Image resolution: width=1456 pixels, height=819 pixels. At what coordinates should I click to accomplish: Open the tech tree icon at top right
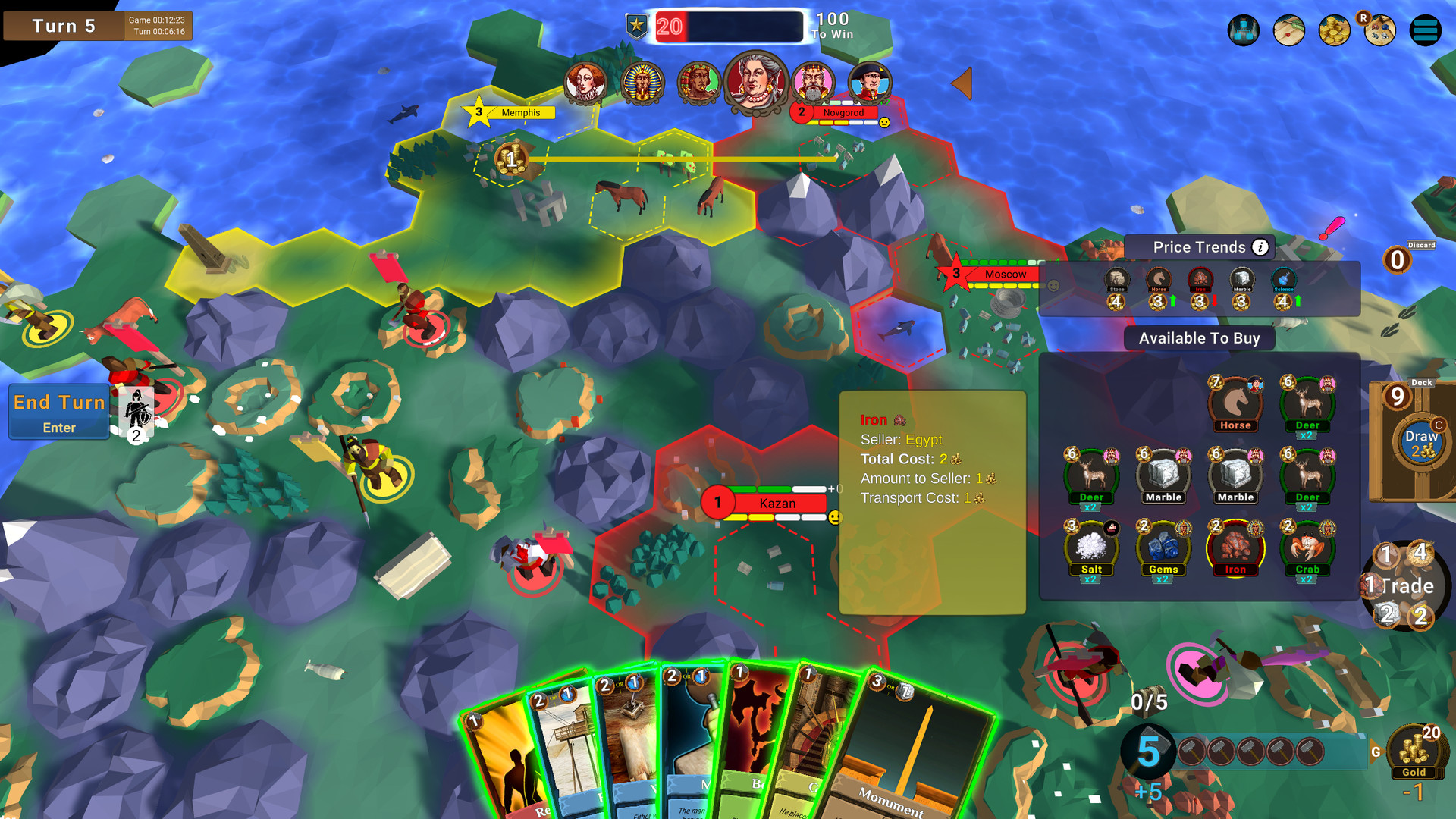pyautogui.click(x=1244, y=30)
